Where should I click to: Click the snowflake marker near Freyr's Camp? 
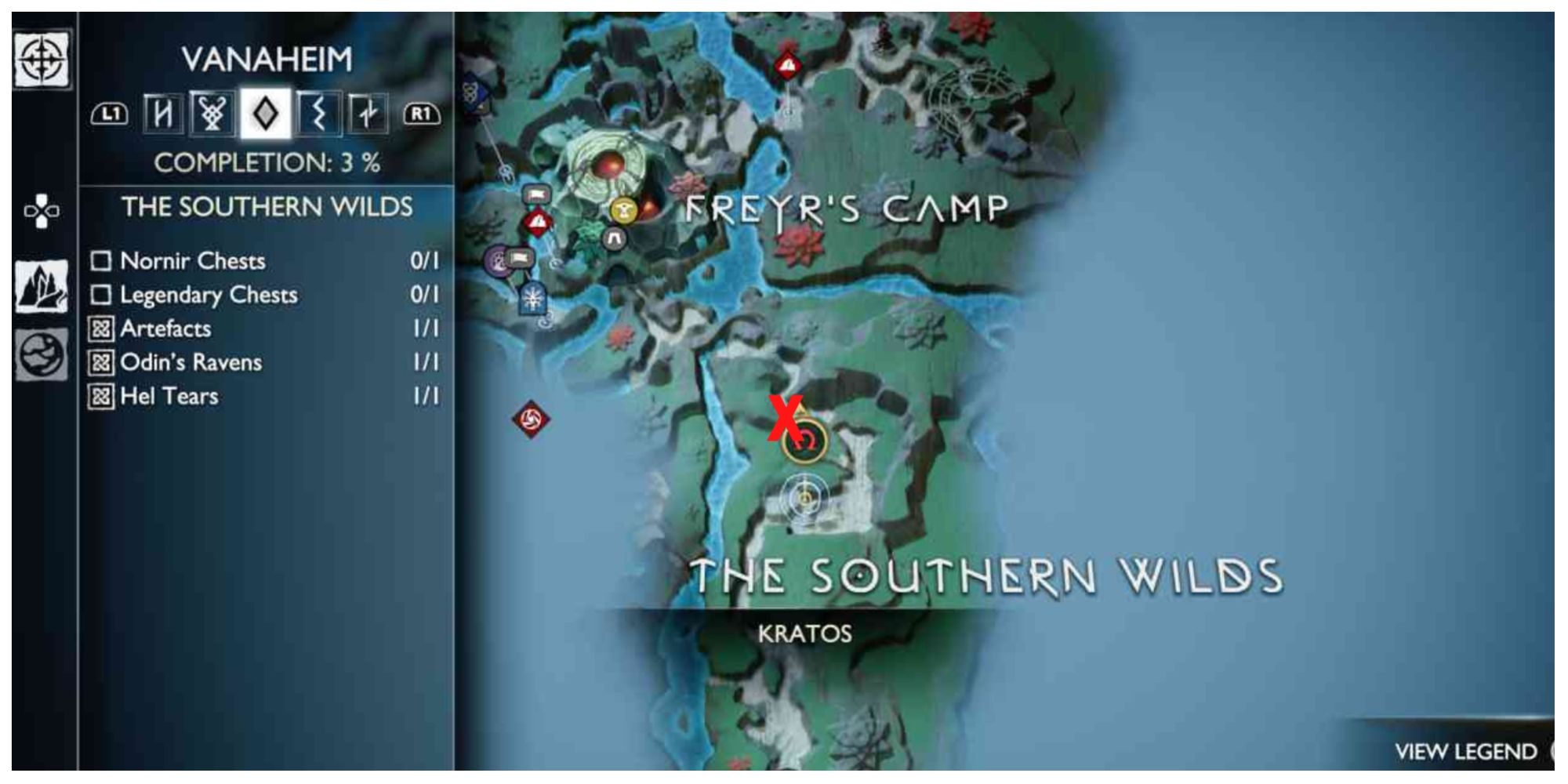(532, 296)
